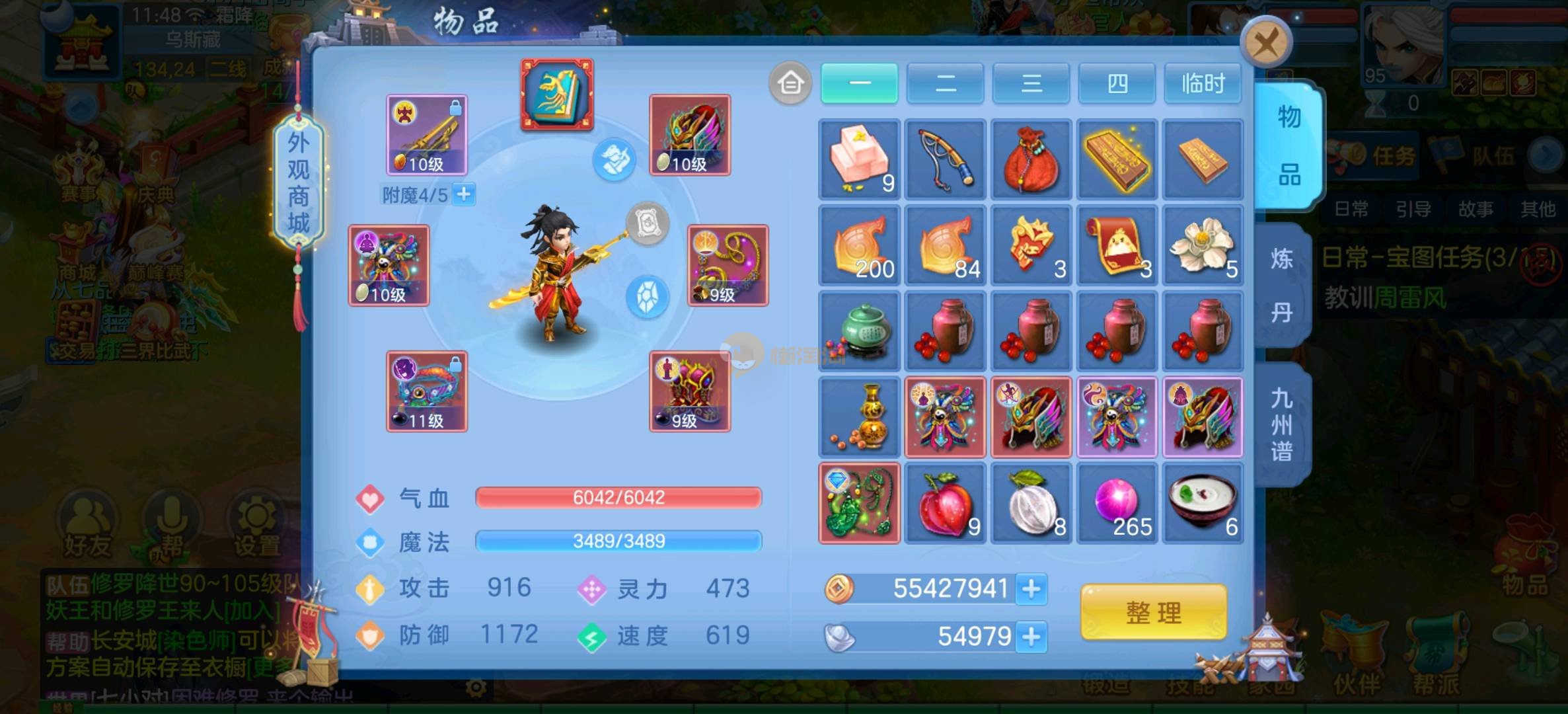Select the equipped golden weapon slot

427,135
